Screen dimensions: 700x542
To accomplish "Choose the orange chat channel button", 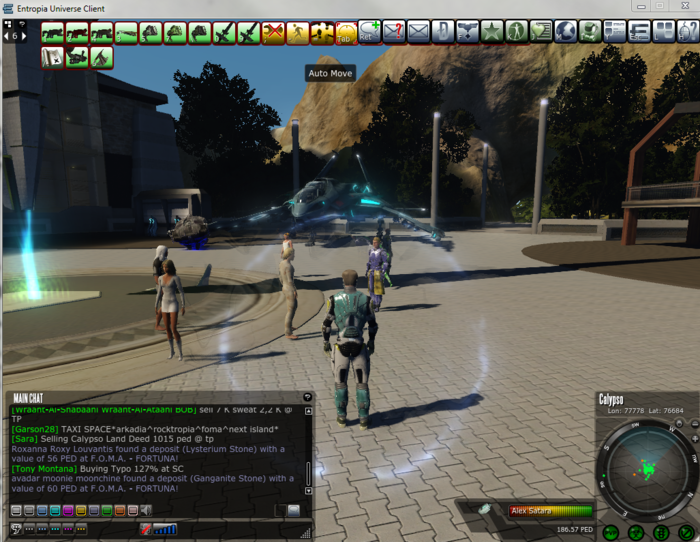I will pos(120,510).
